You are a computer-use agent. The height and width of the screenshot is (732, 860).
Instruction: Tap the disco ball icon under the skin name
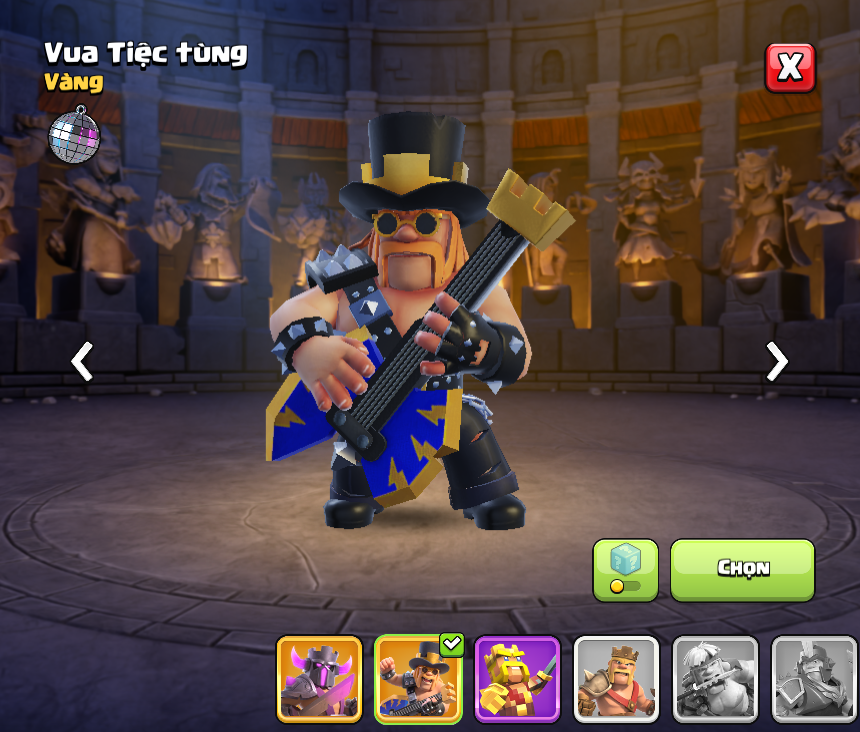(74, 134)
